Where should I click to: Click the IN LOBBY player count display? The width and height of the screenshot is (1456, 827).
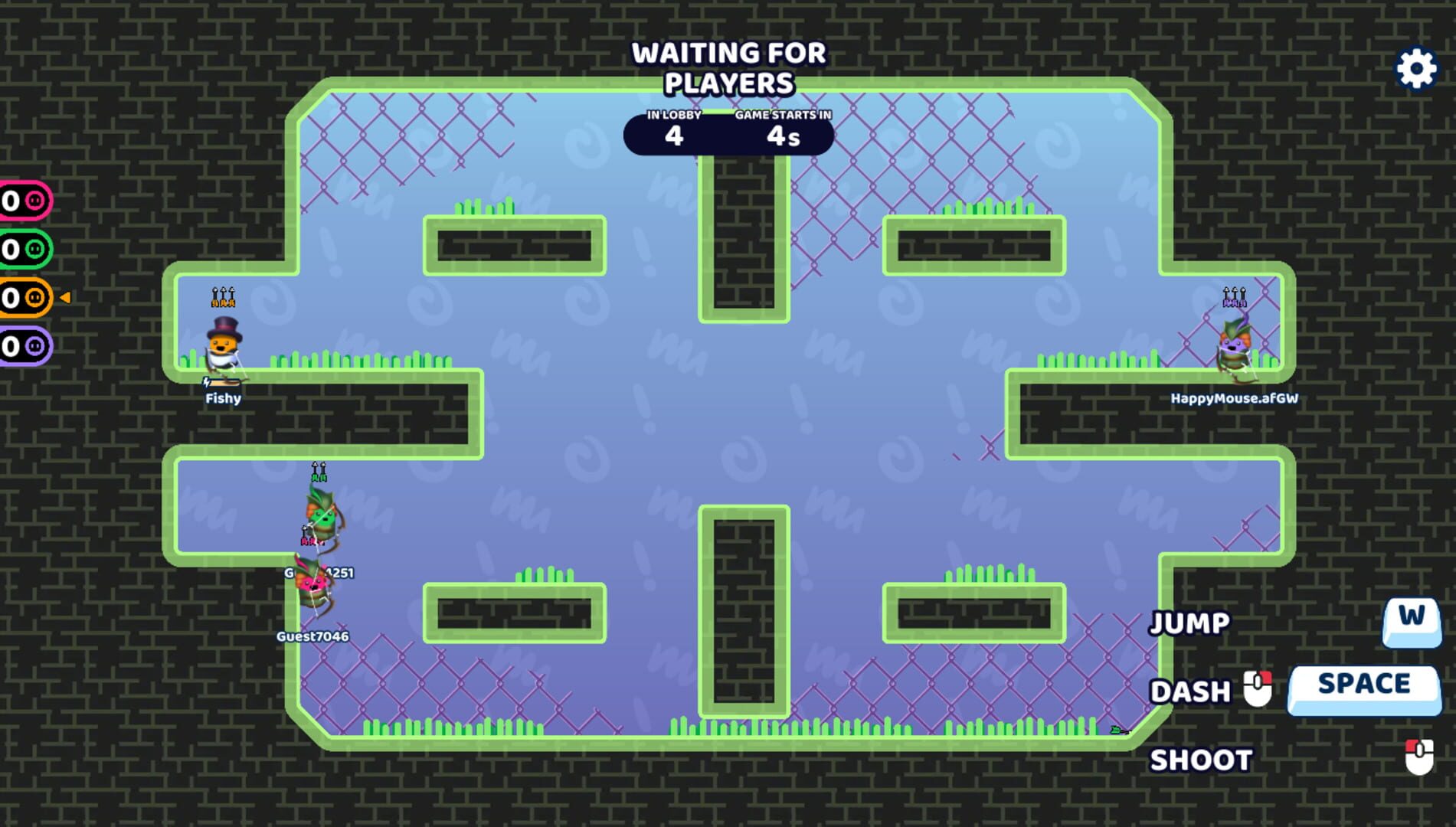[x=674, y=130]
